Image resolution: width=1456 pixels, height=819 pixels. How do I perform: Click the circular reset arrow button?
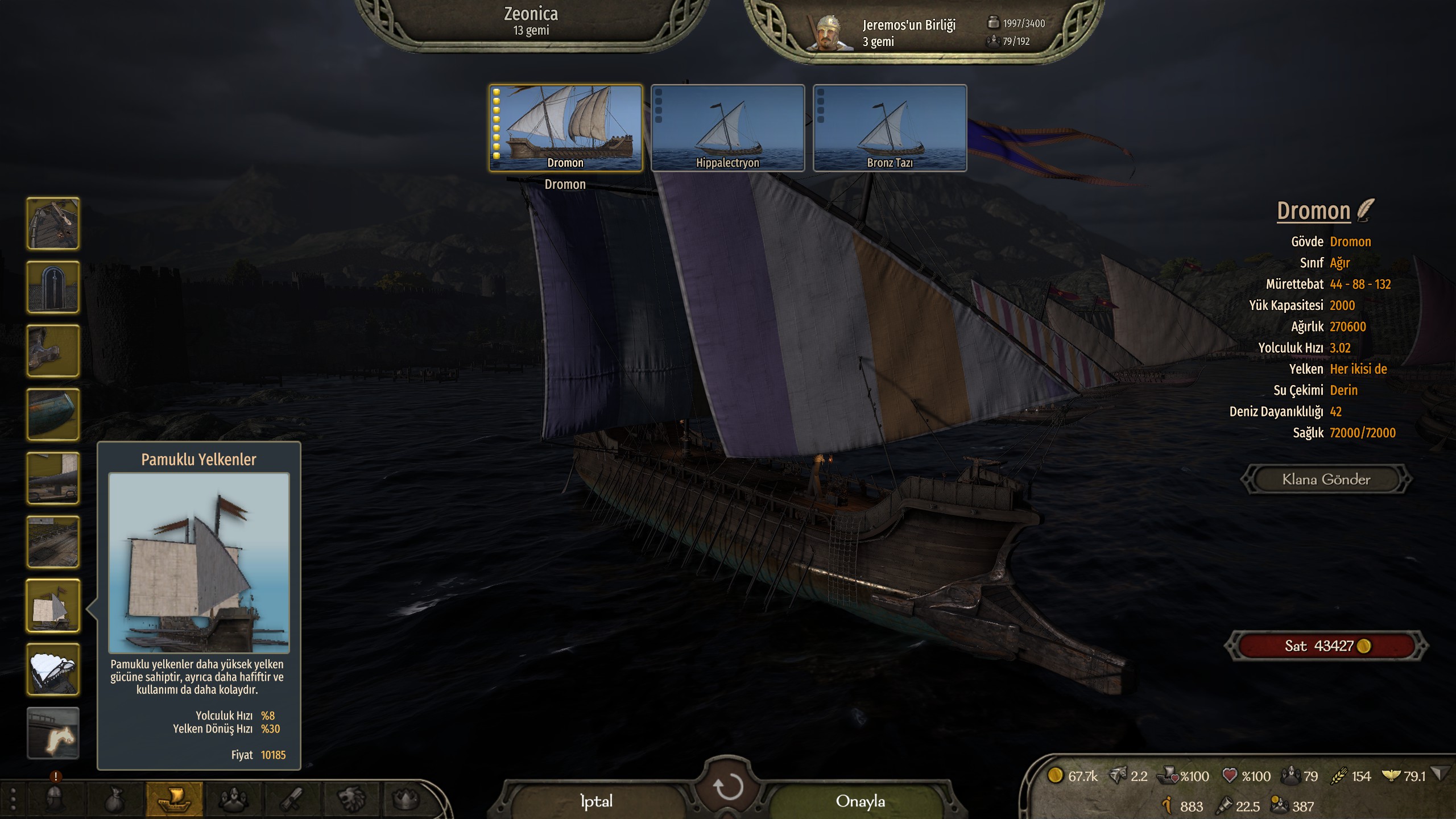tap(727, 787)
